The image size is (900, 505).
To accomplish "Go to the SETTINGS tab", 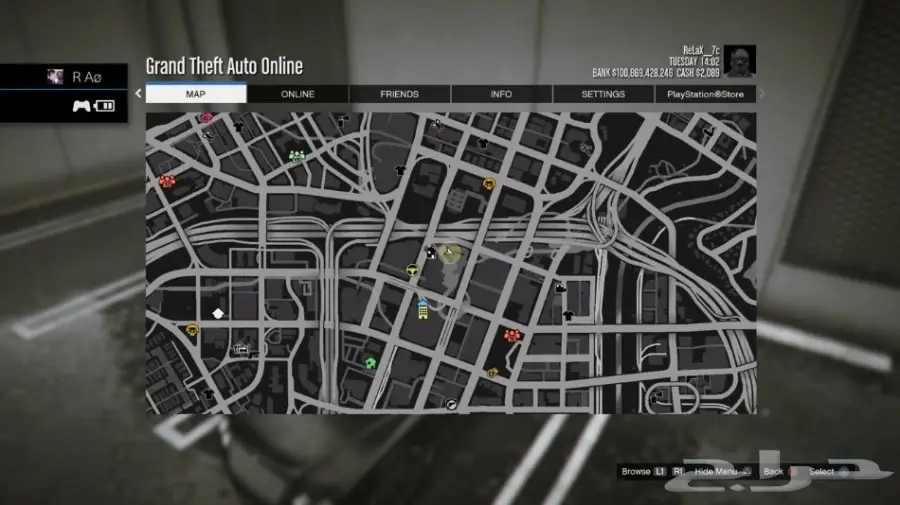I will (603, 94).
